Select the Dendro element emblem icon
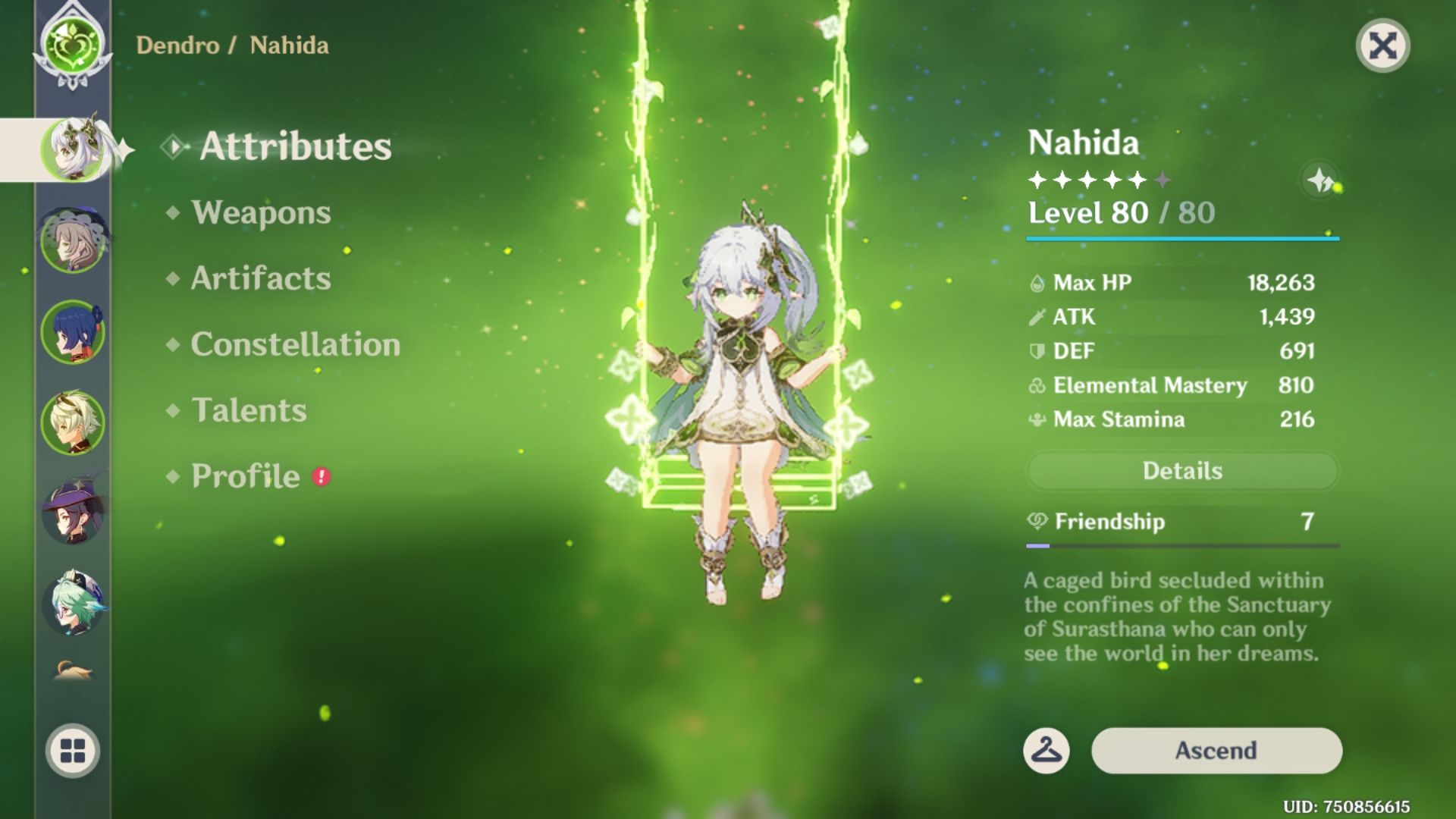The width and height of the screenshot is (1456, 819). 72,45
